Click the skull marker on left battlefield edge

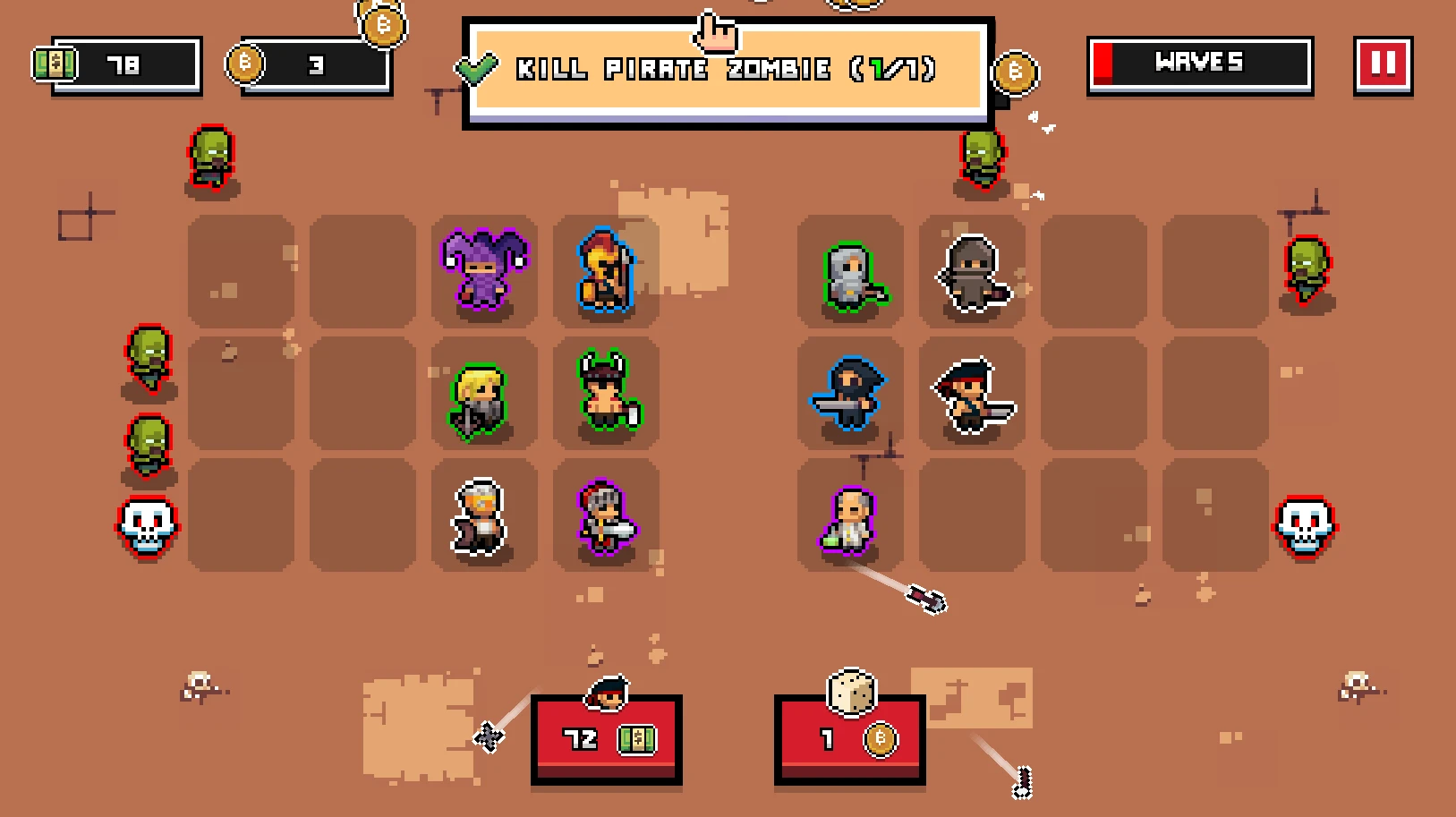pyautogui.click(x=146, y=528)
